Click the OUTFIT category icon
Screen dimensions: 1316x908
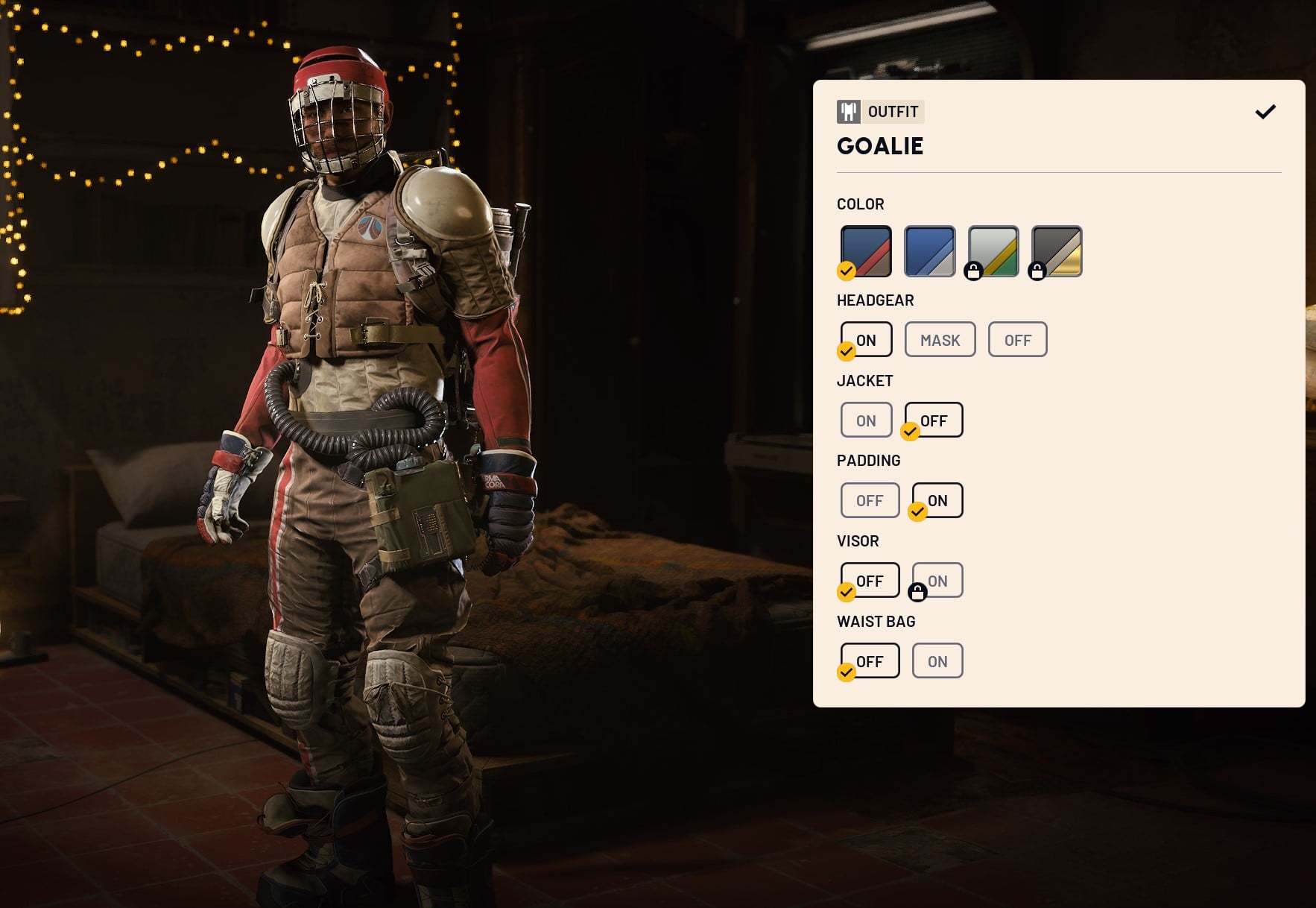[849, 112]
